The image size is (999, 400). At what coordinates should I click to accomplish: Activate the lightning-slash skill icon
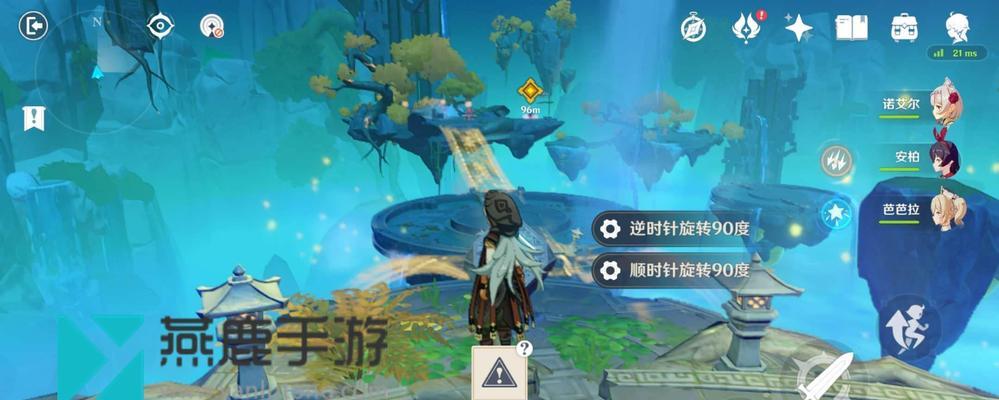(x=836, y=160)
